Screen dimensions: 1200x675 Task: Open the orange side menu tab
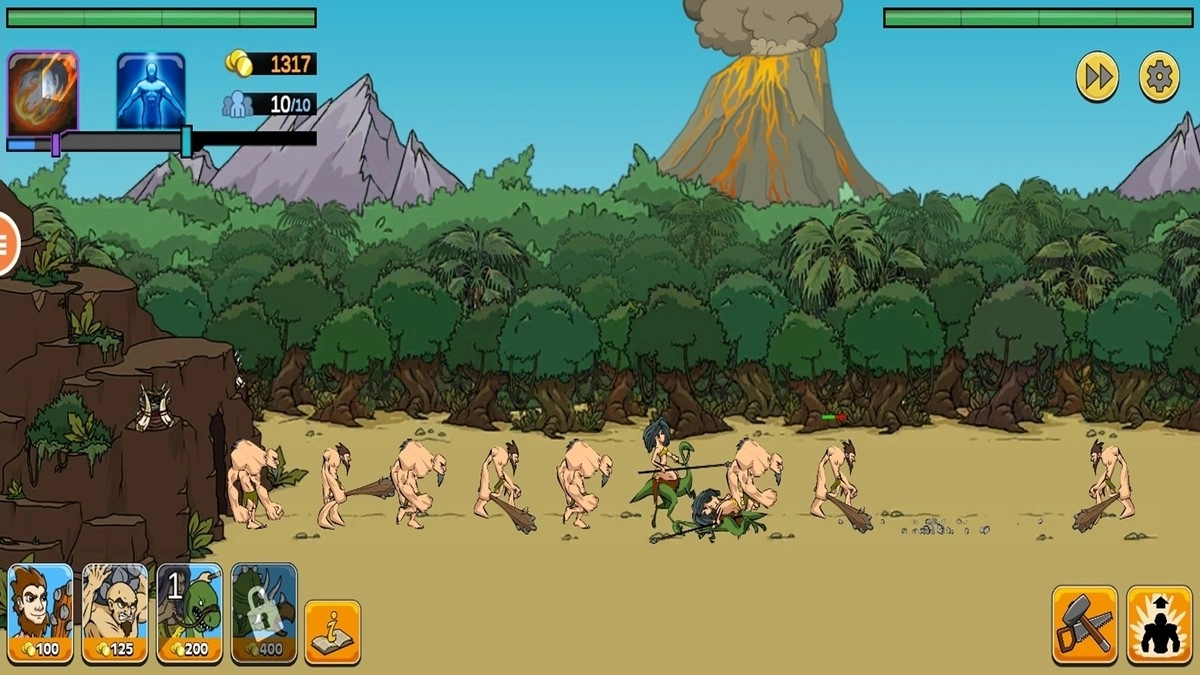tap(8, 244)
